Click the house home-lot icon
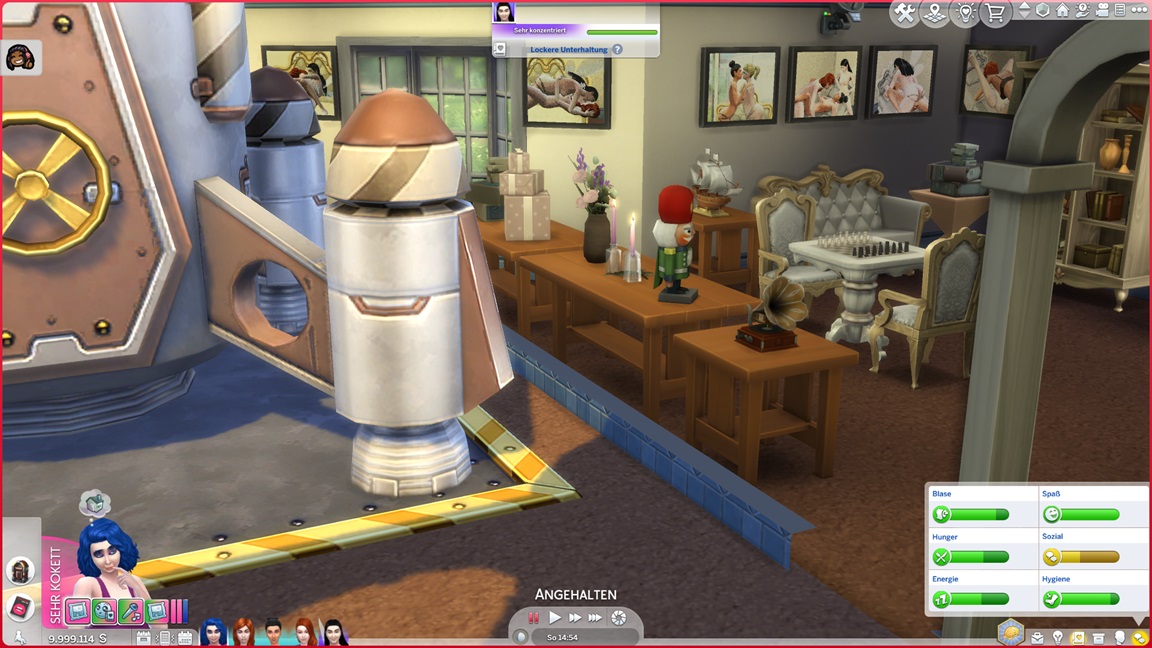 coord(1062,10)
